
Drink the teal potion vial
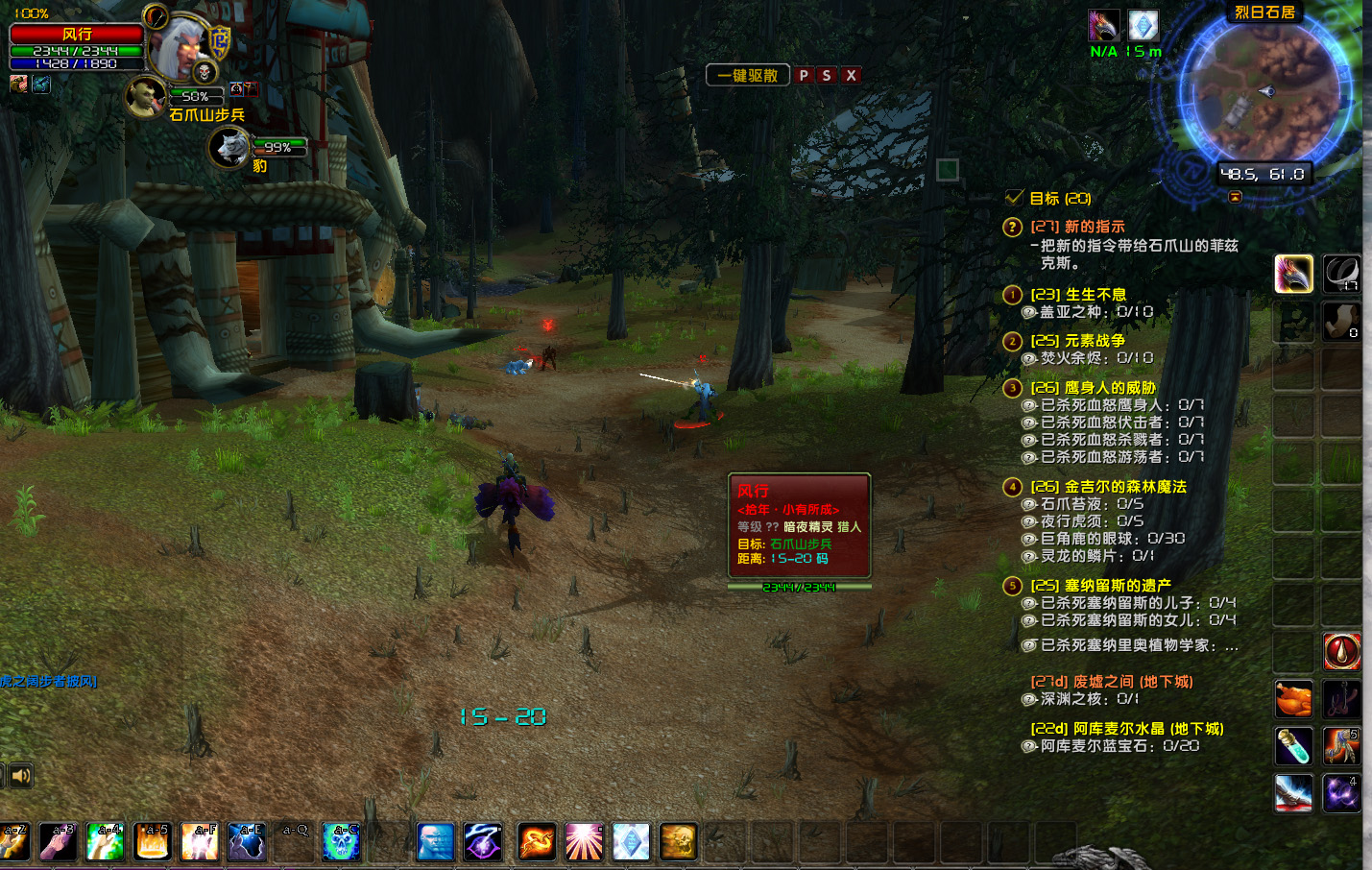[x=1293, y=746]
